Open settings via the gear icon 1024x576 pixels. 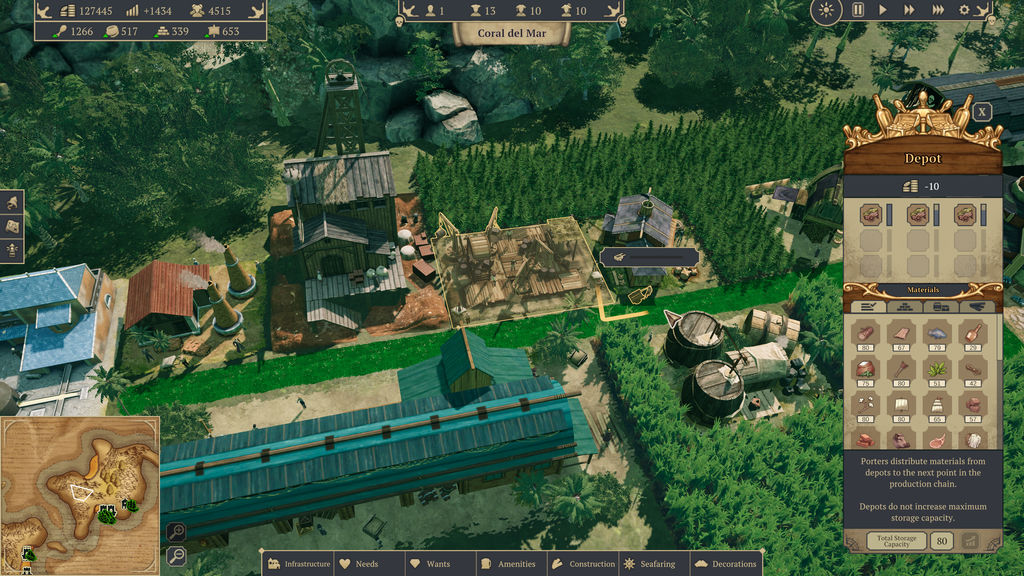pos(964,10)
